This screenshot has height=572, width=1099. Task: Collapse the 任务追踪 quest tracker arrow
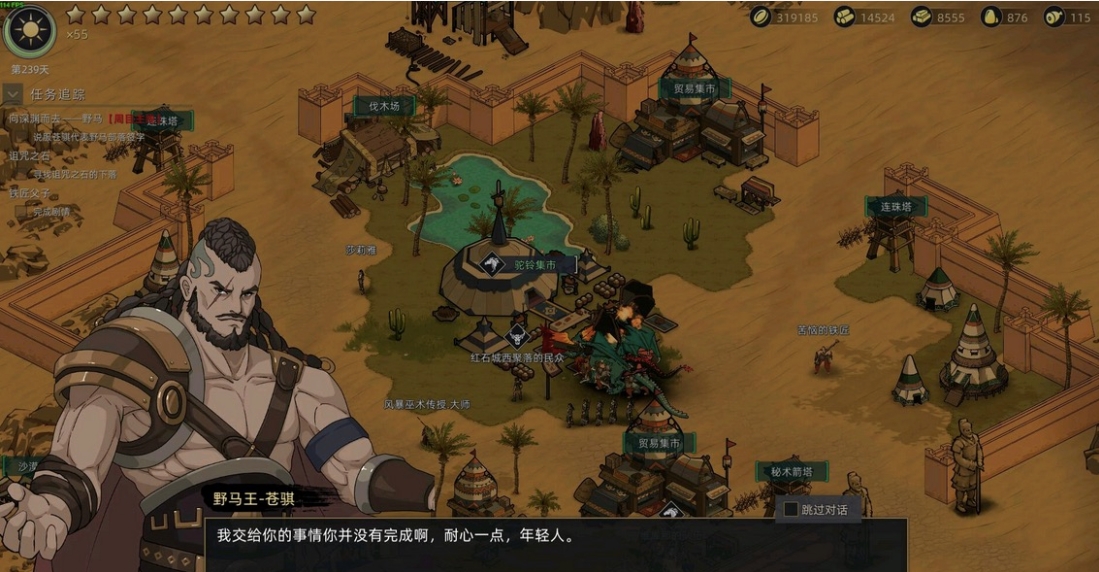point(13,94)
